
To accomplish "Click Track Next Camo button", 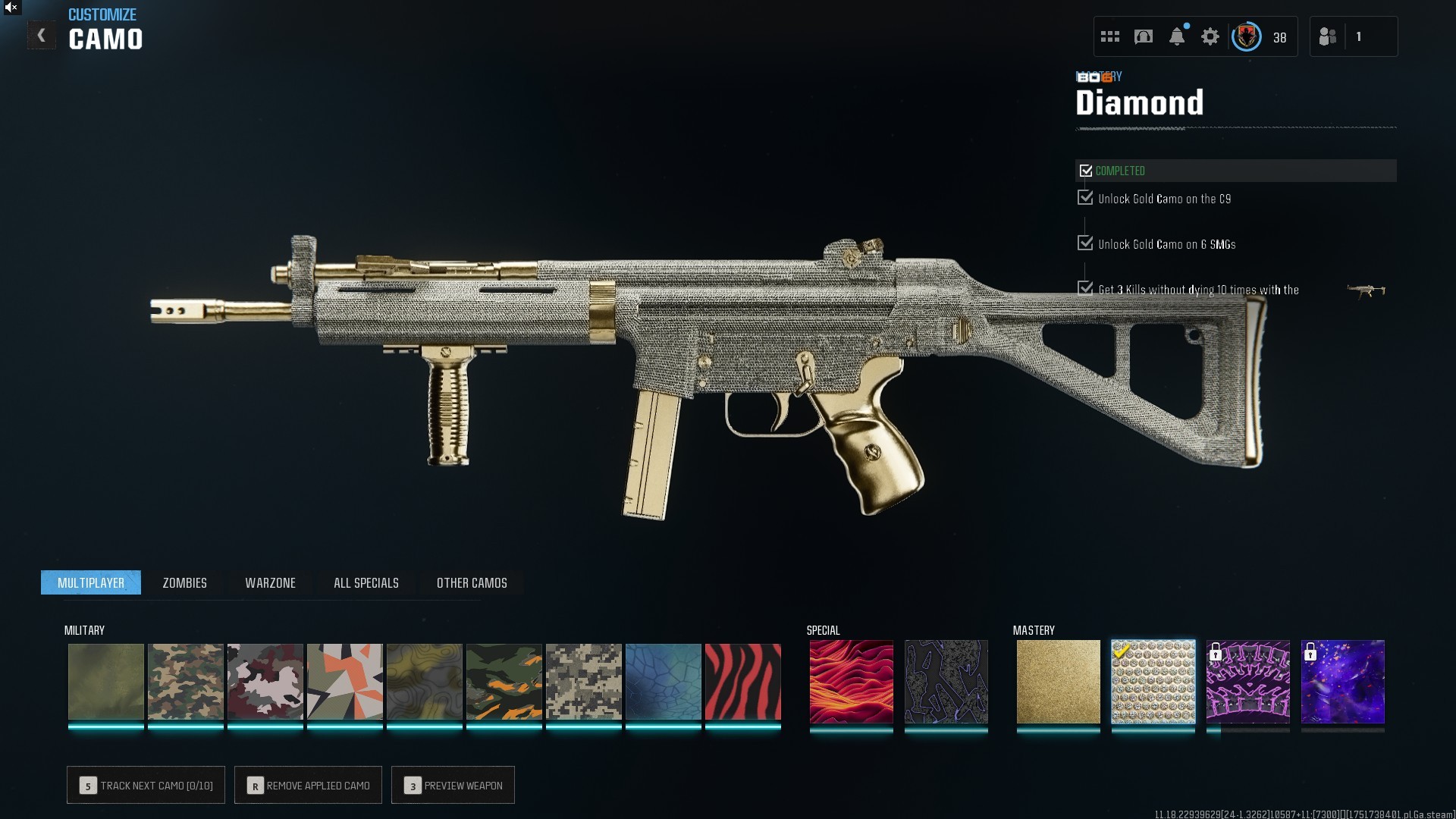I will tap(146, 785).
